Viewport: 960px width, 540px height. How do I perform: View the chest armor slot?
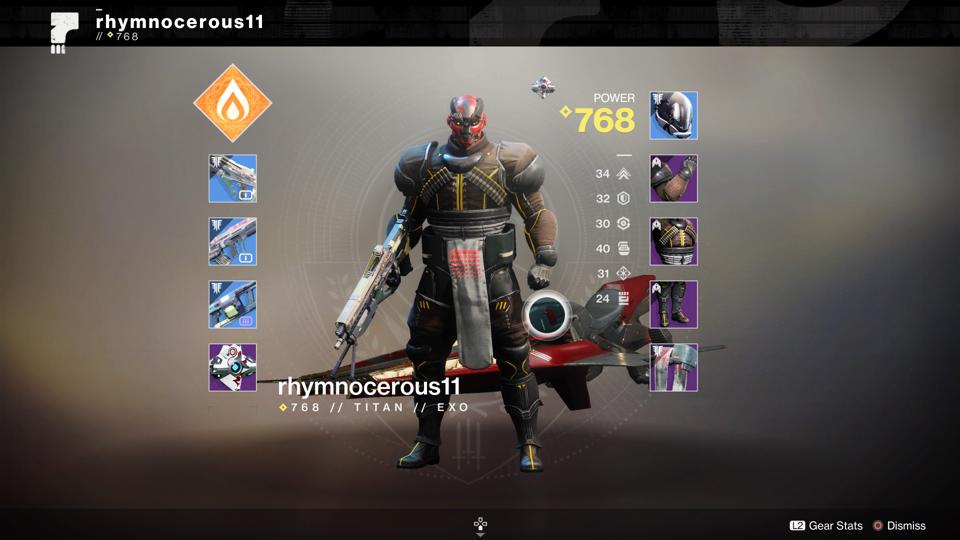(674, 241)
